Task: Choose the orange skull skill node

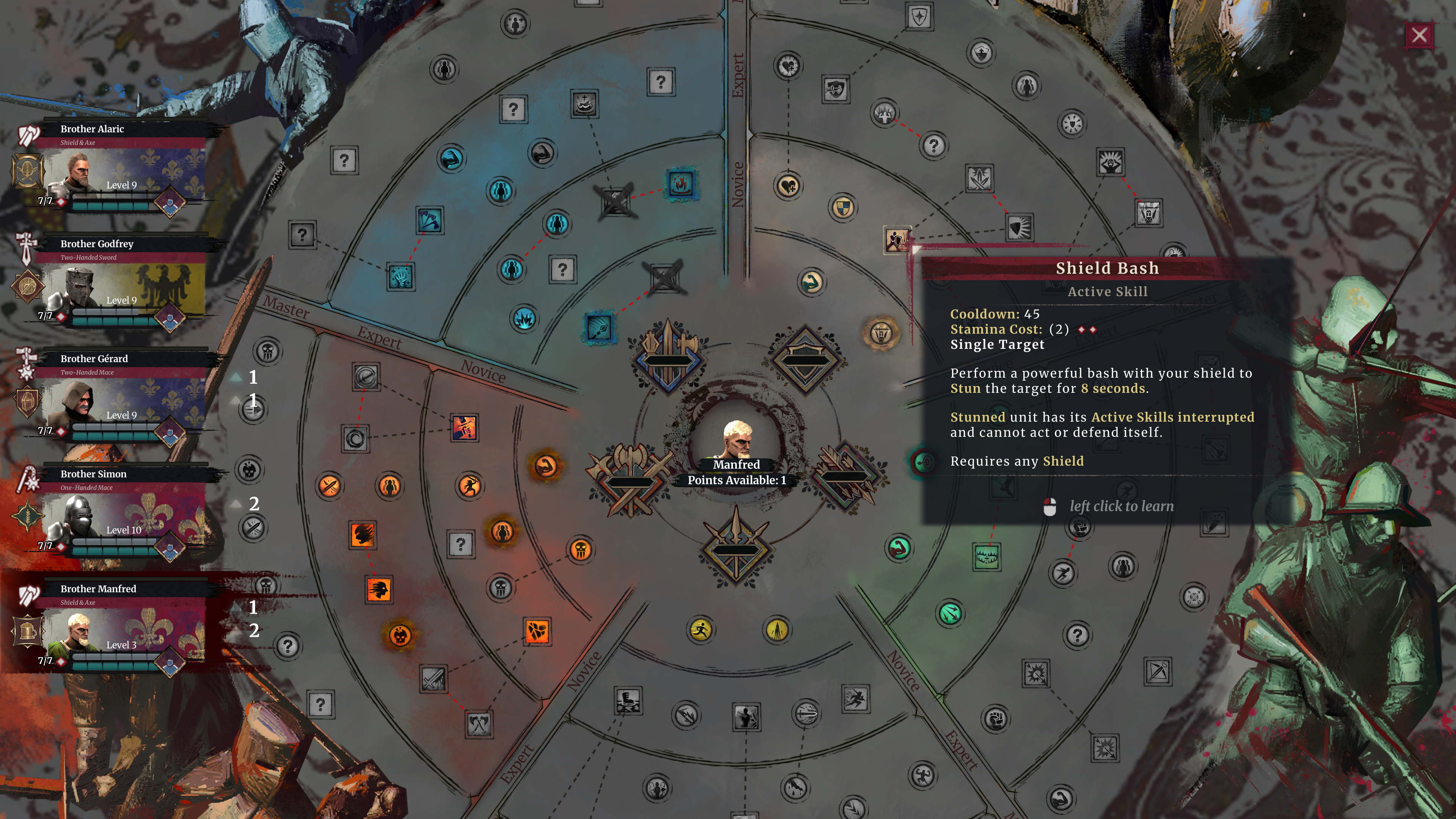Action: pos(581,549)
